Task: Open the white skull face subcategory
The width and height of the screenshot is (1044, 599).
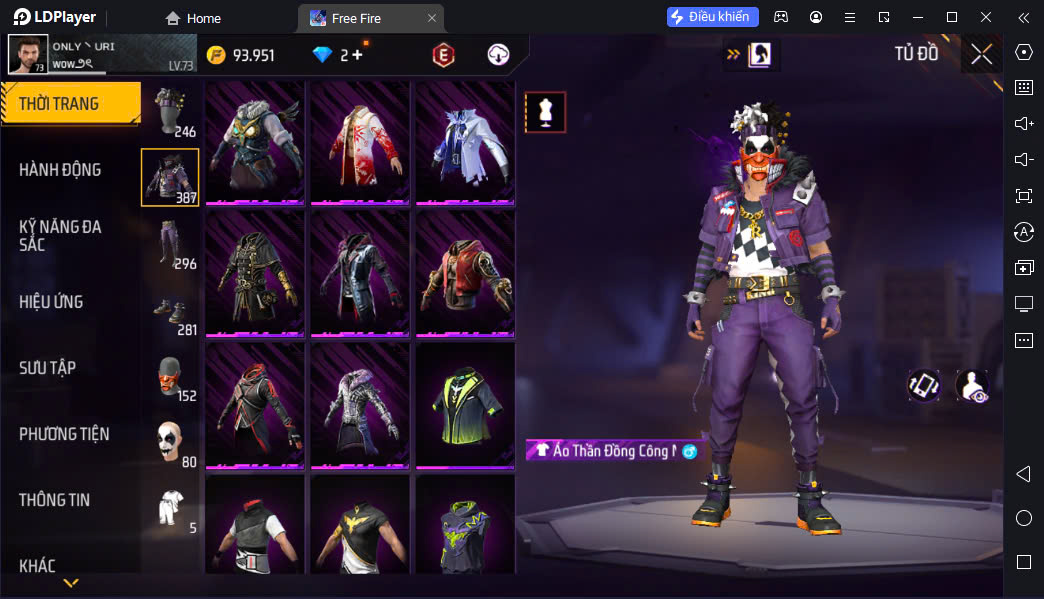Action: click(x=170, y=442)
